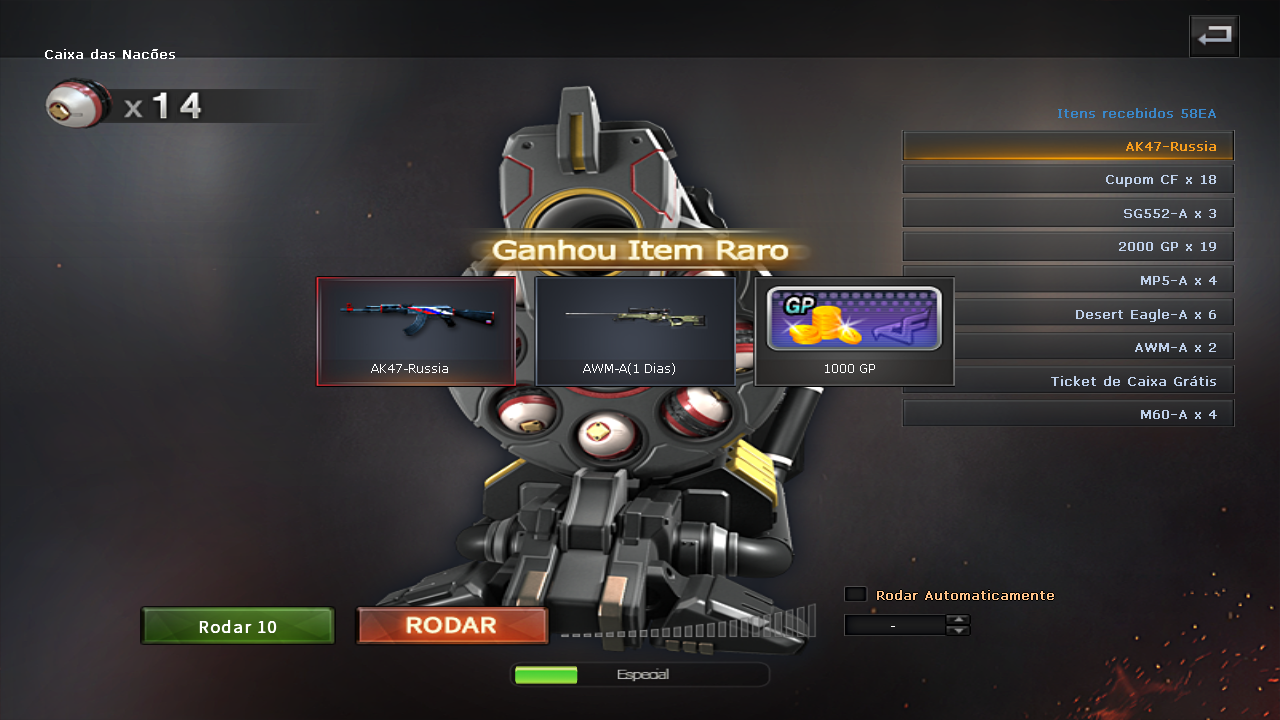Select the AWM-A (1 Dias) reward card

pyautogui.click(x=635, y=331)
